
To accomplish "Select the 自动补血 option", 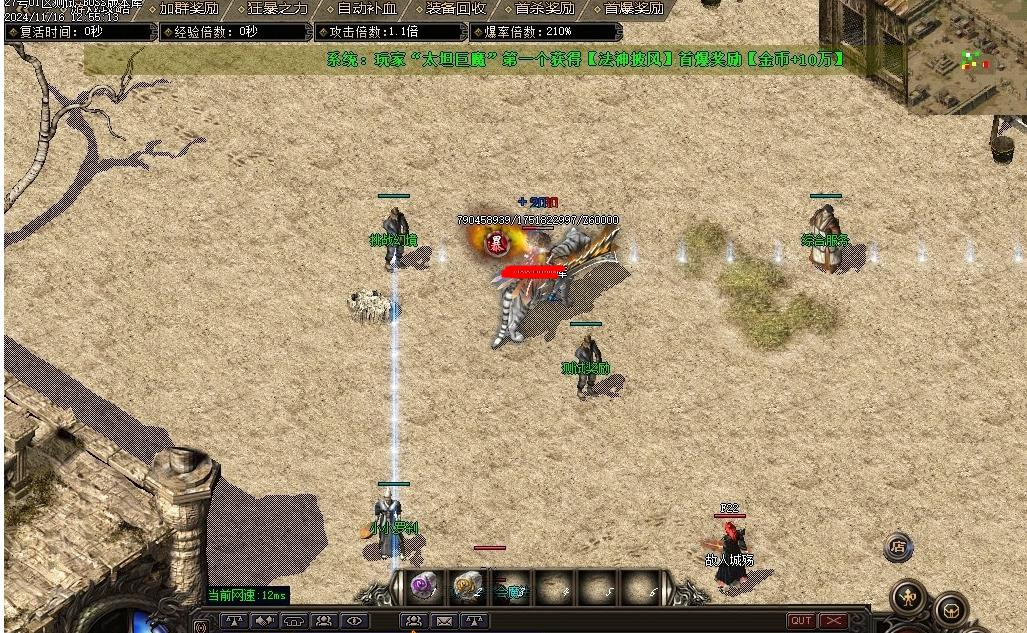I will tap(367, 9).
